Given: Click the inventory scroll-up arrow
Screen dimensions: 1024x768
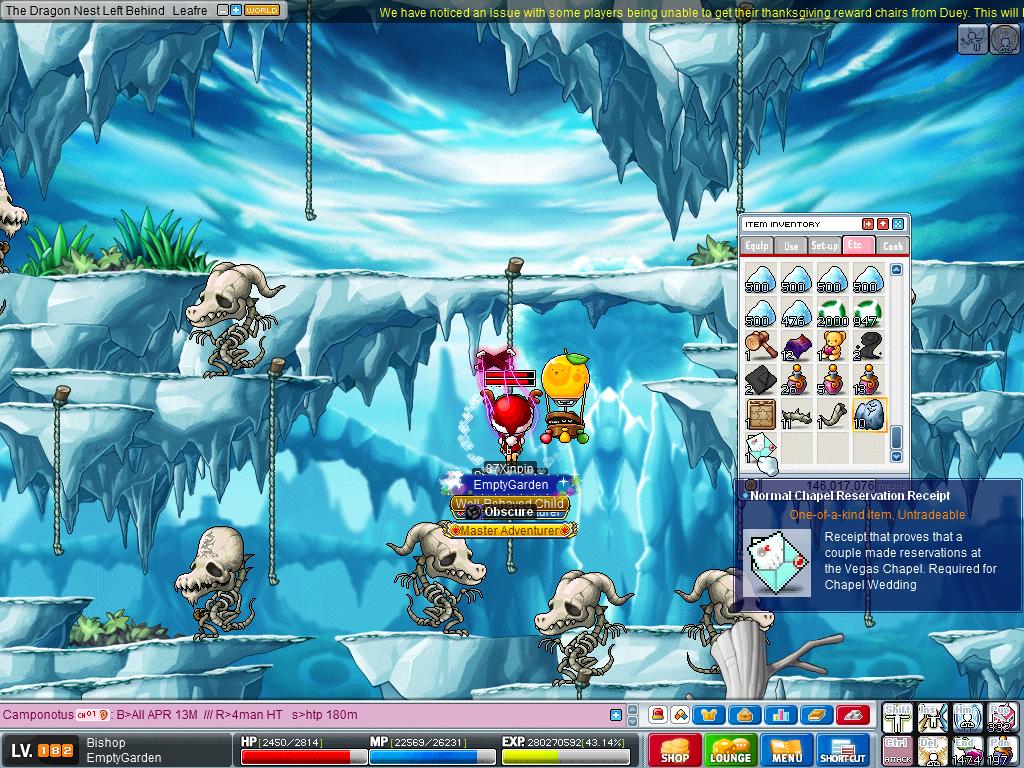Looking at the screenshot, I should click(x=896, y=270).
